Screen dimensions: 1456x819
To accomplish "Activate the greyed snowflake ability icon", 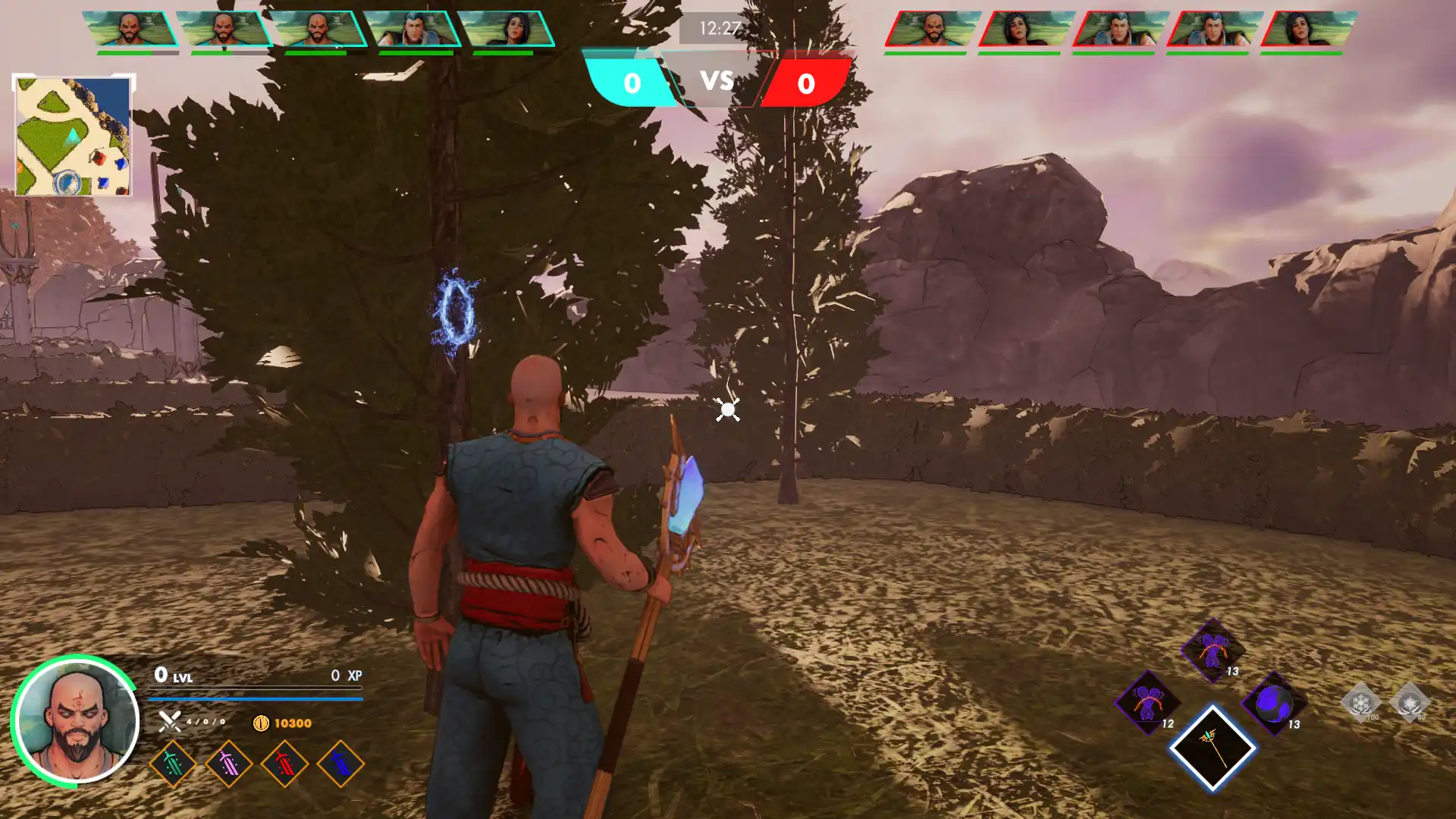I will (1361, 702).
